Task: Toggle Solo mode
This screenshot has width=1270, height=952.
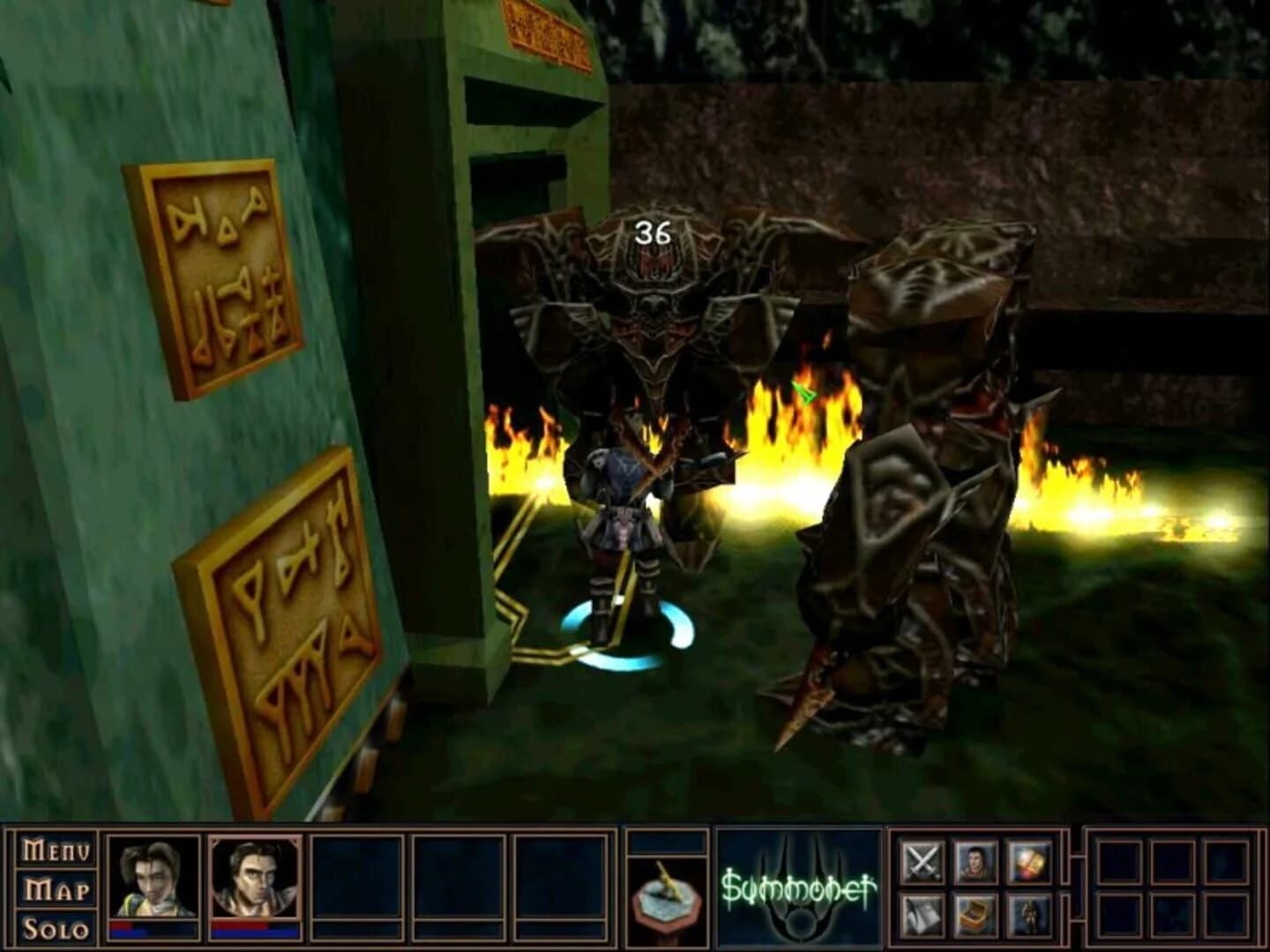Action: click(x=55, y=926)
